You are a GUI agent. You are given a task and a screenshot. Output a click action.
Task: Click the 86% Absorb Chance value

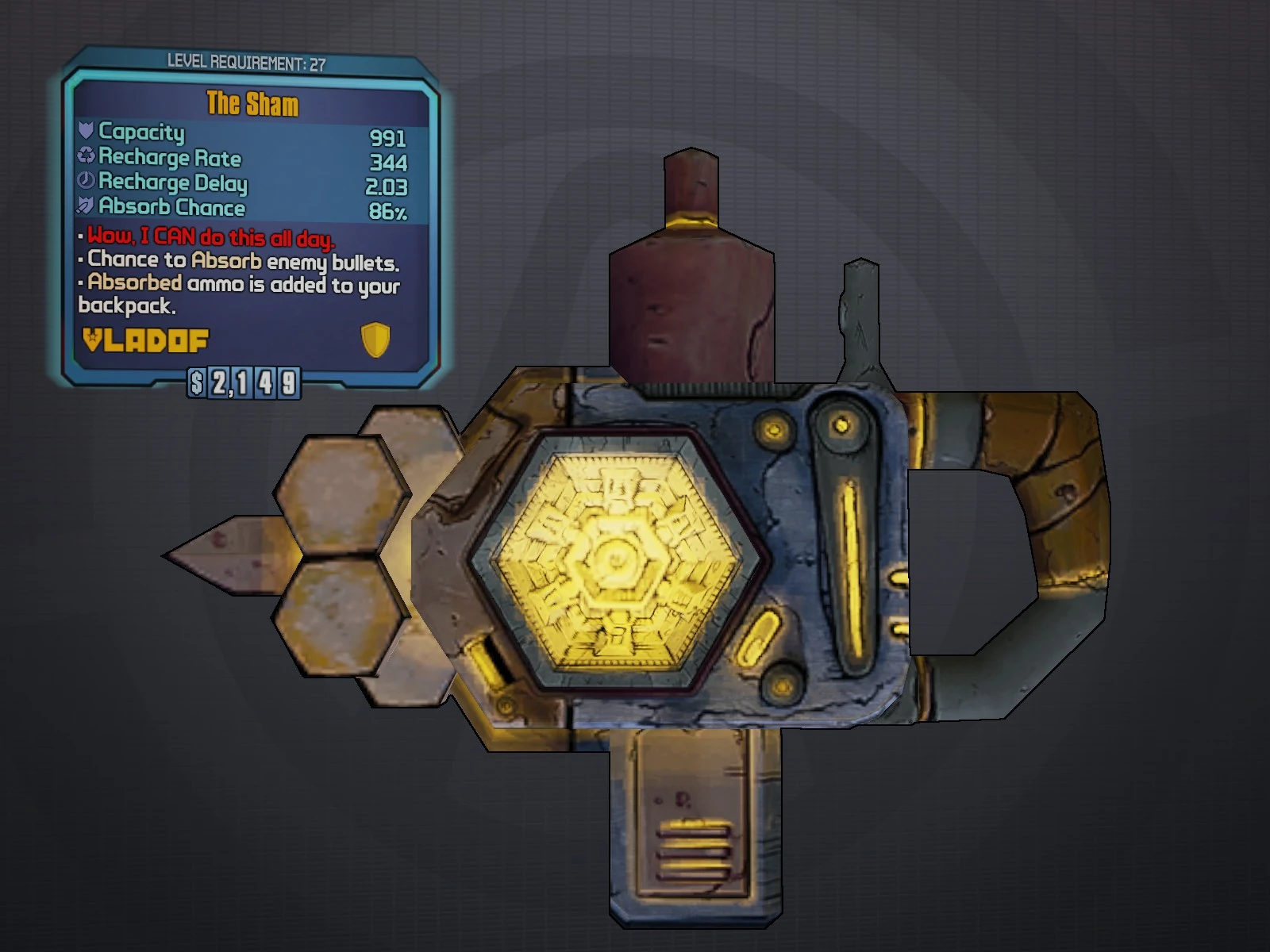tap(388, 209)
